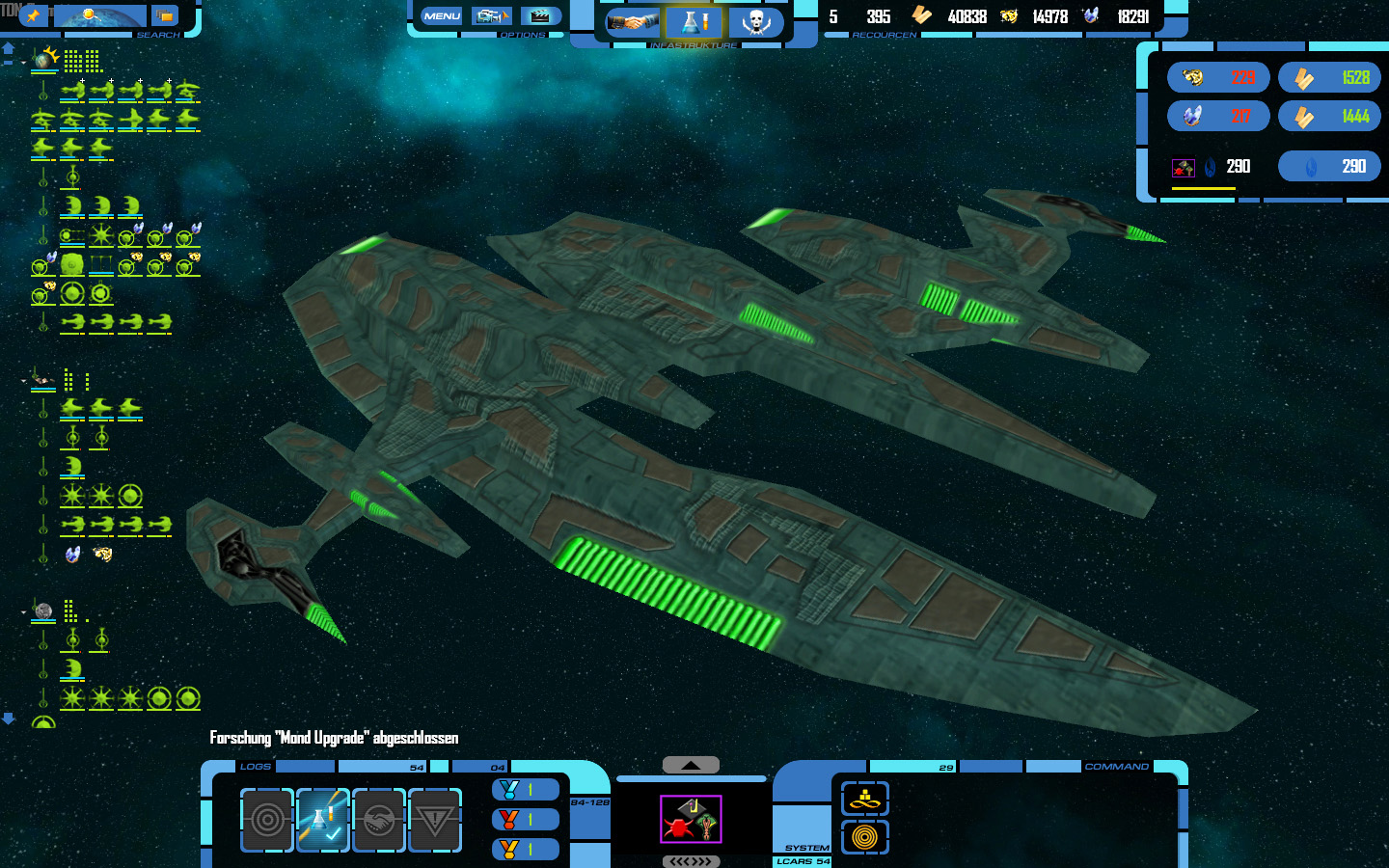This screenshot has width=1389, height=868.
Task: Open the planet search magnifier
Action: point(99,15)
